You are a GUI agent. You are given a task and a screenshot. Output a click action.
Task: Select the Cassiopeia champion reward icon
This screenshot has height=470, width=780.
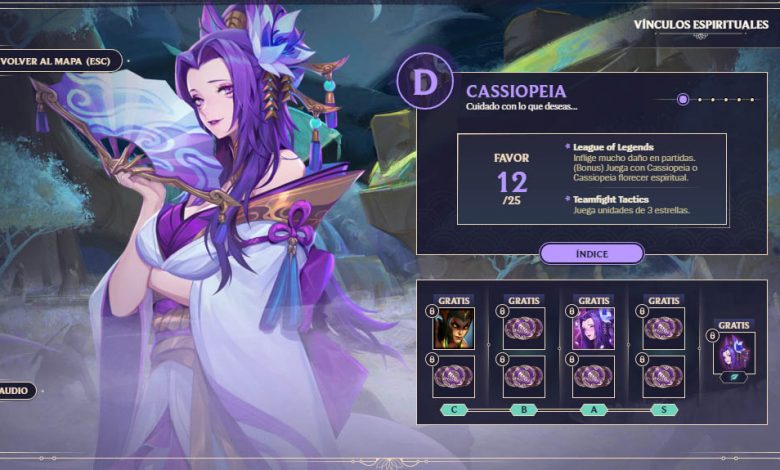coord(453,328)
